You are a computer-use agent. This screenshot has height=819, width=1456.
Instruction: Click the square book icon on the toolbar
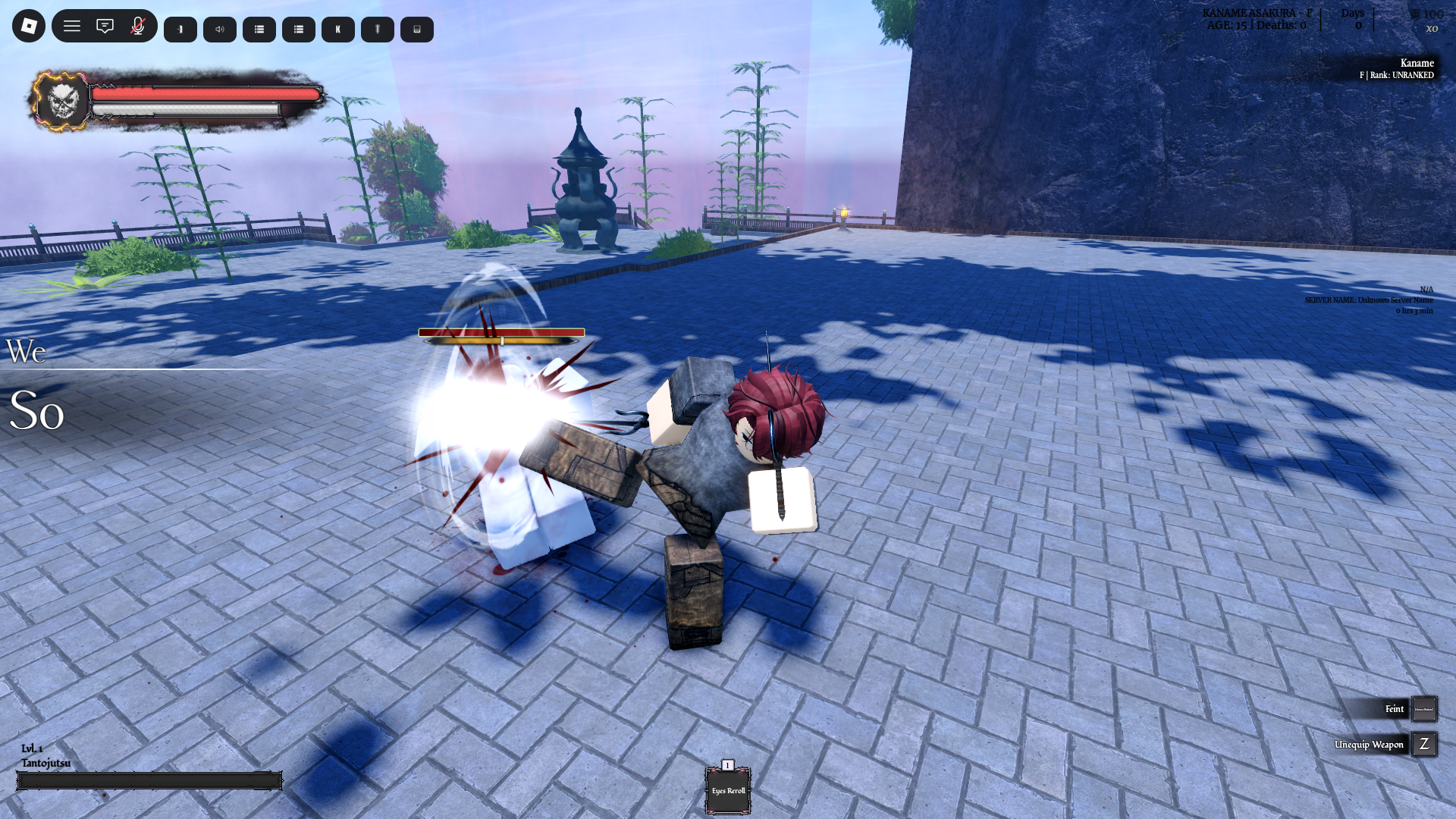[416, 29]
